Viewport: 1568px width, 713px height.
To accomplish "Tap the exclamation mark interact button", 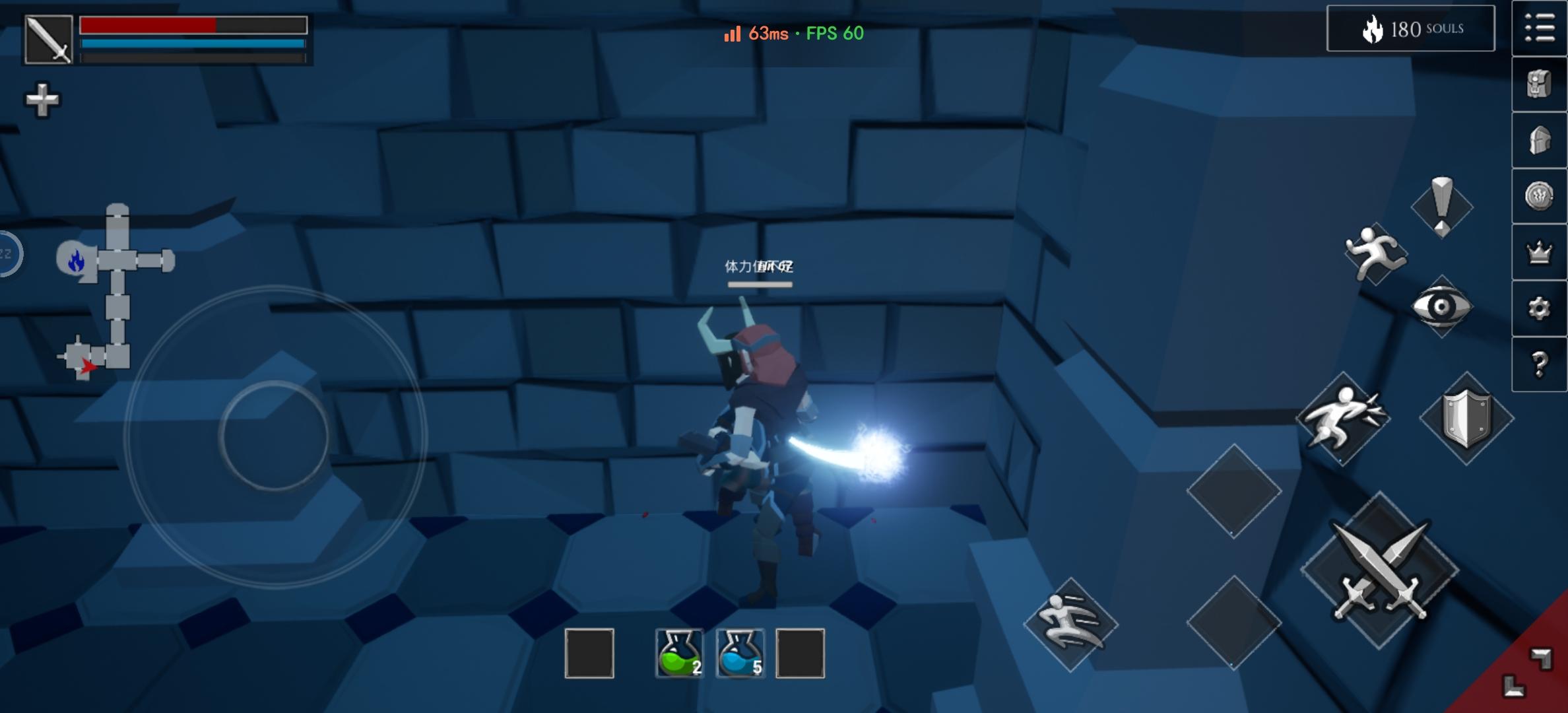I will (1442, 206).
